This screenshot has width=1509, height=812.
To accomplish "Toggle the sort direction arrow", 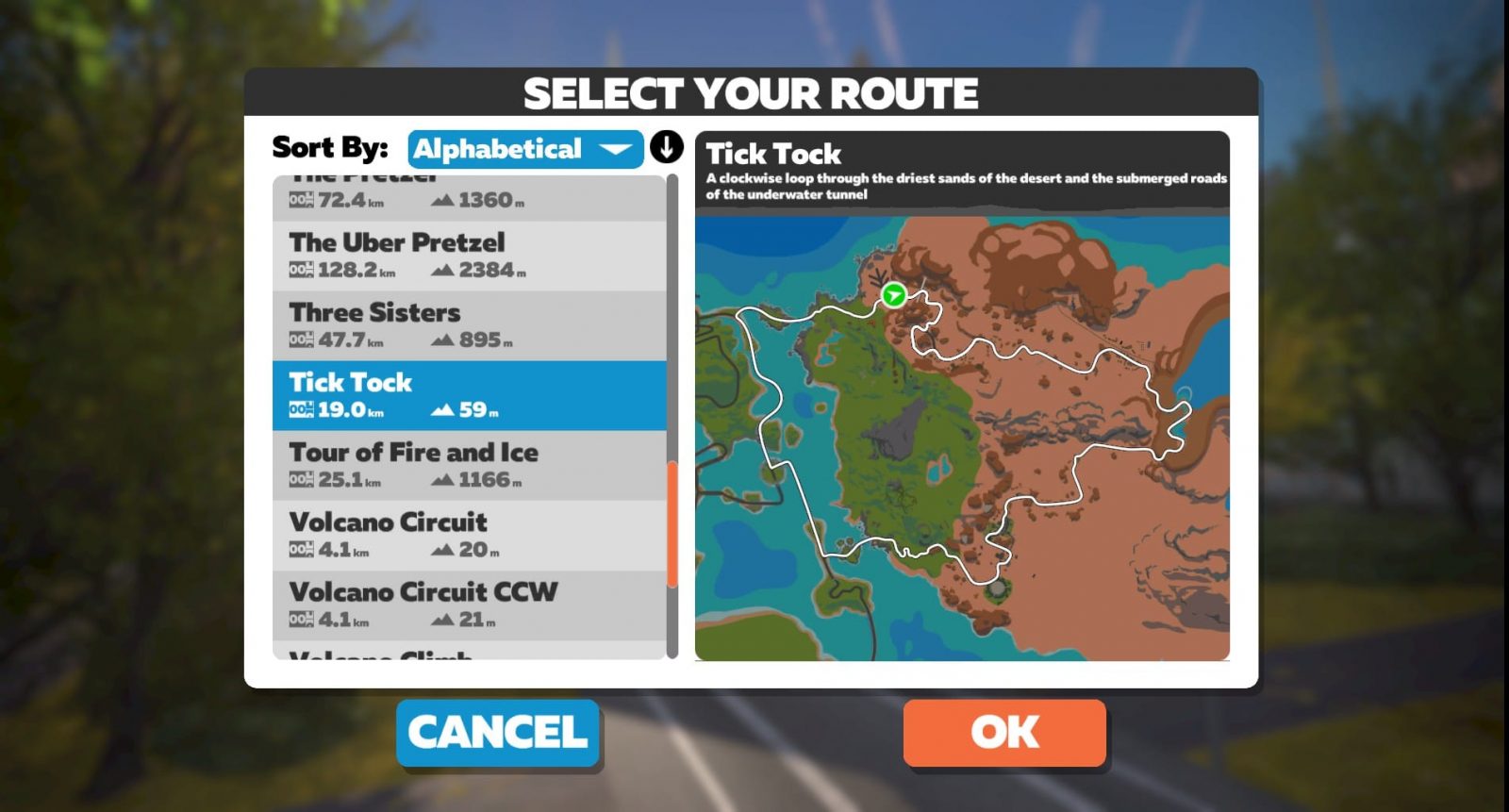I will click(x=667, y=147).
